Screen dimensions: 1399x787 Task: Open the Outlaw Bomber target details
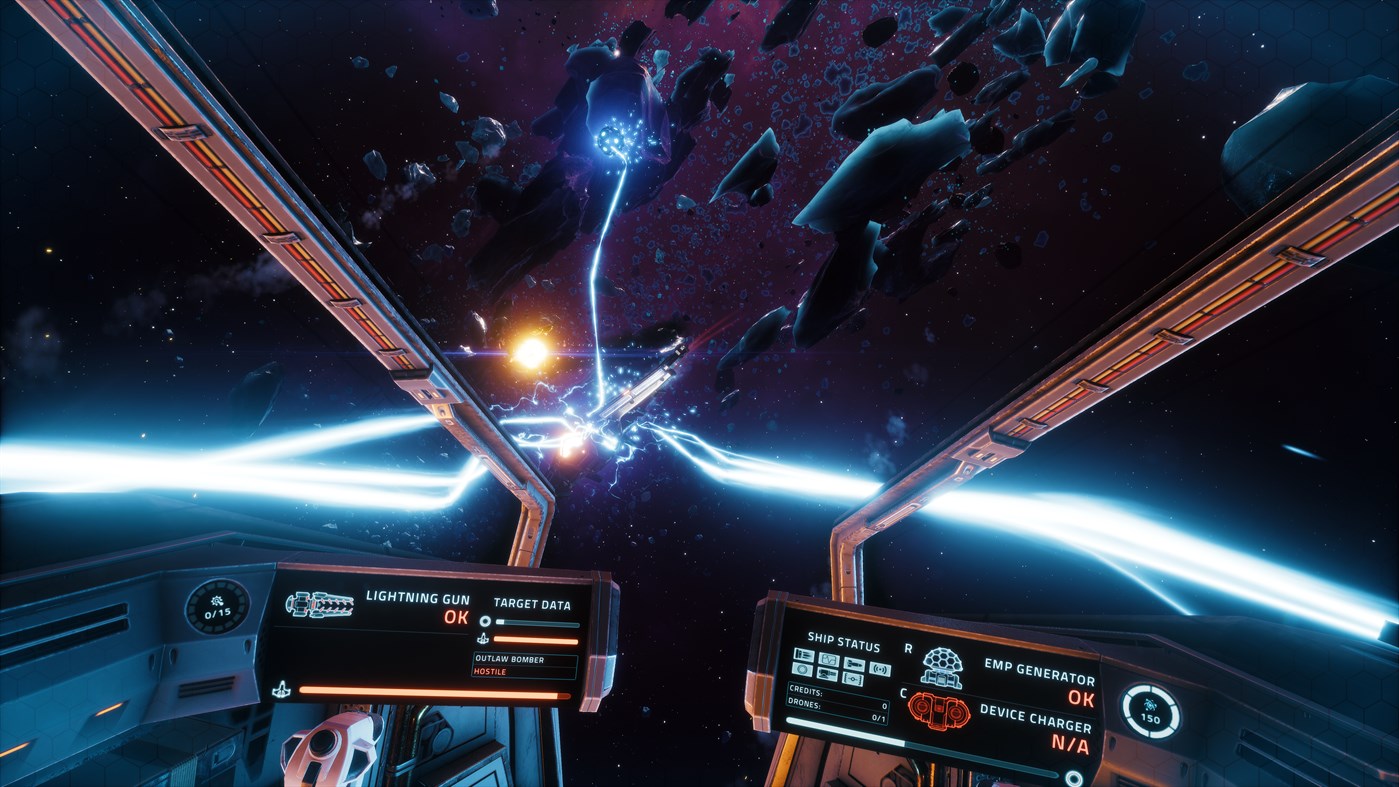coord(509,660)
